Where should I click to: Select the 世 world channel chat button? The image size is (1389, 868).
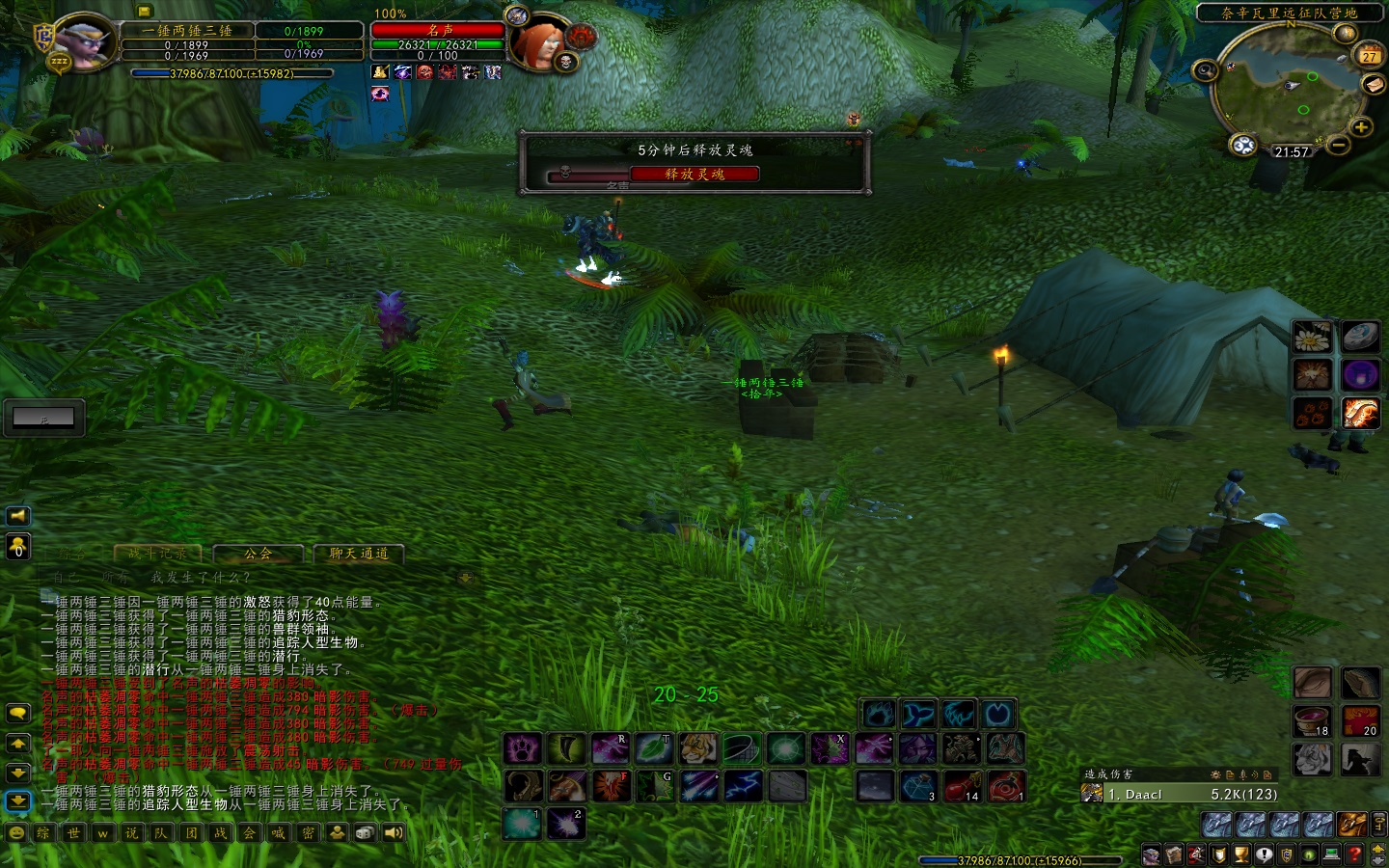(73, 833)
